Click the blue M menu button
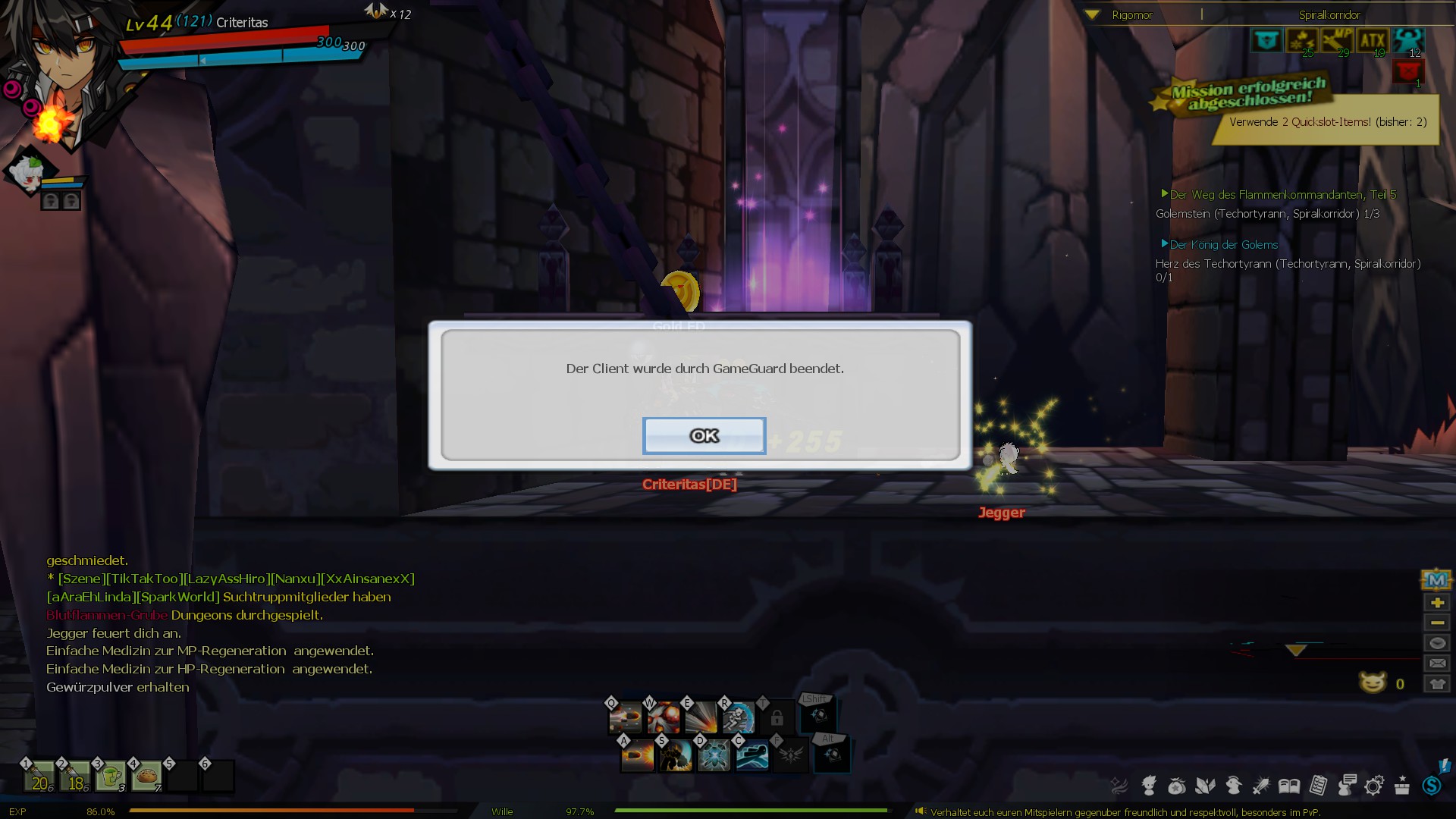The height and width of the screenshot is (819, 1456). pos(1436,580)
